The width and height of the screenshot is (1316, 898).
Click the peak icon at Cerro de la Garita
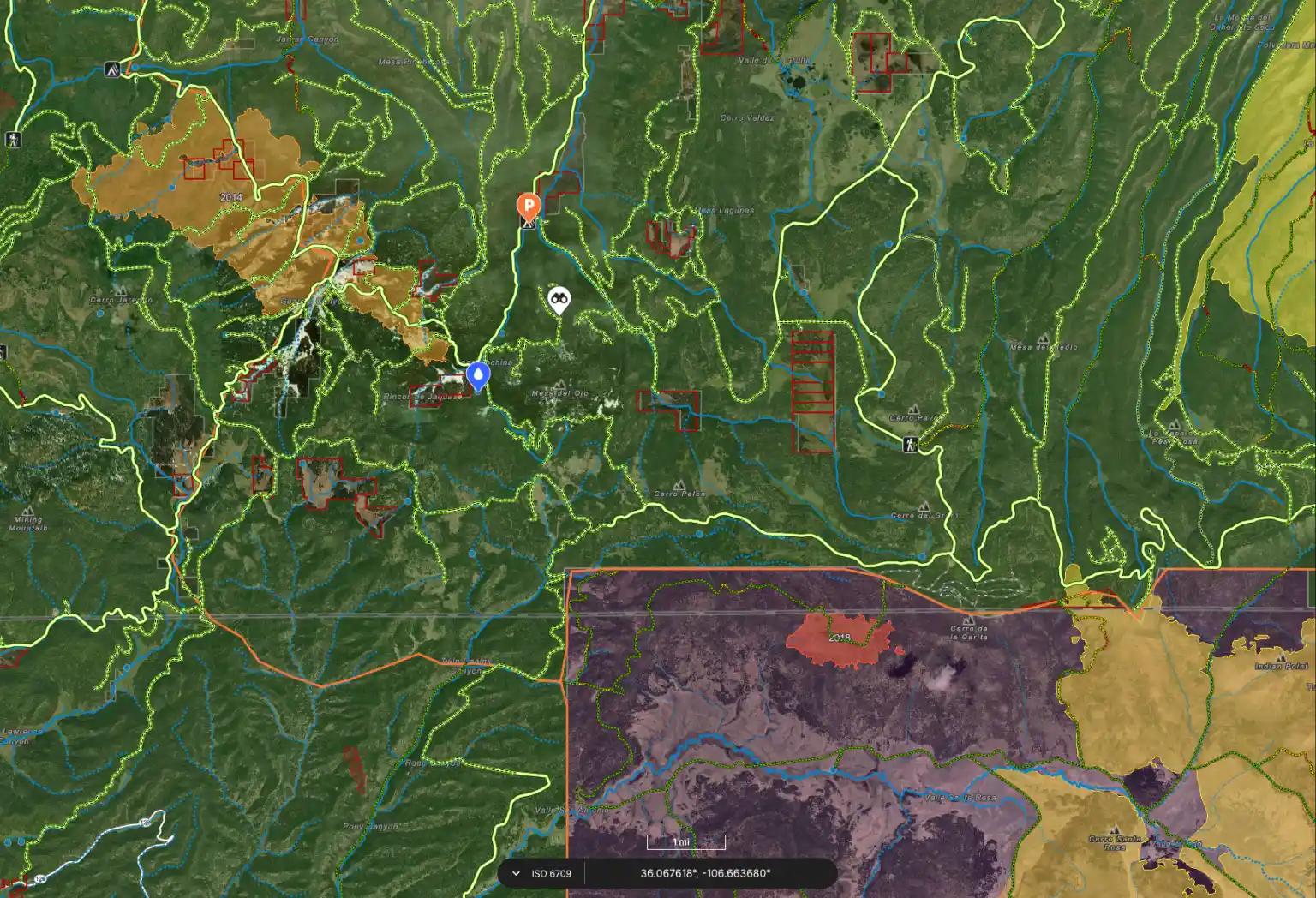[x=969, y=621]
